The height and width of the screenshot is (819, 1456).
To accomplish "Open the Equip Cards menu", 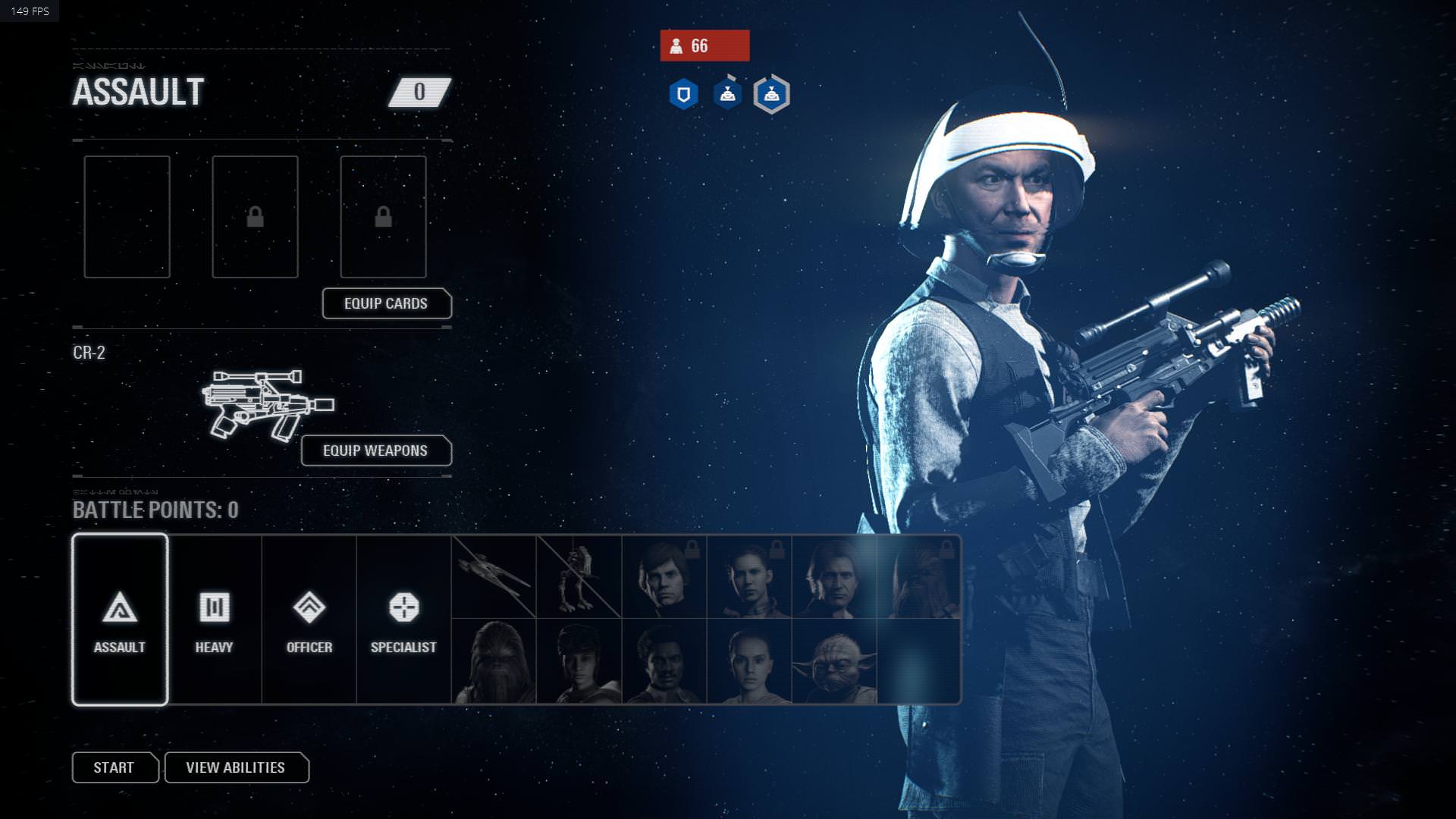I will coord(387,303).
